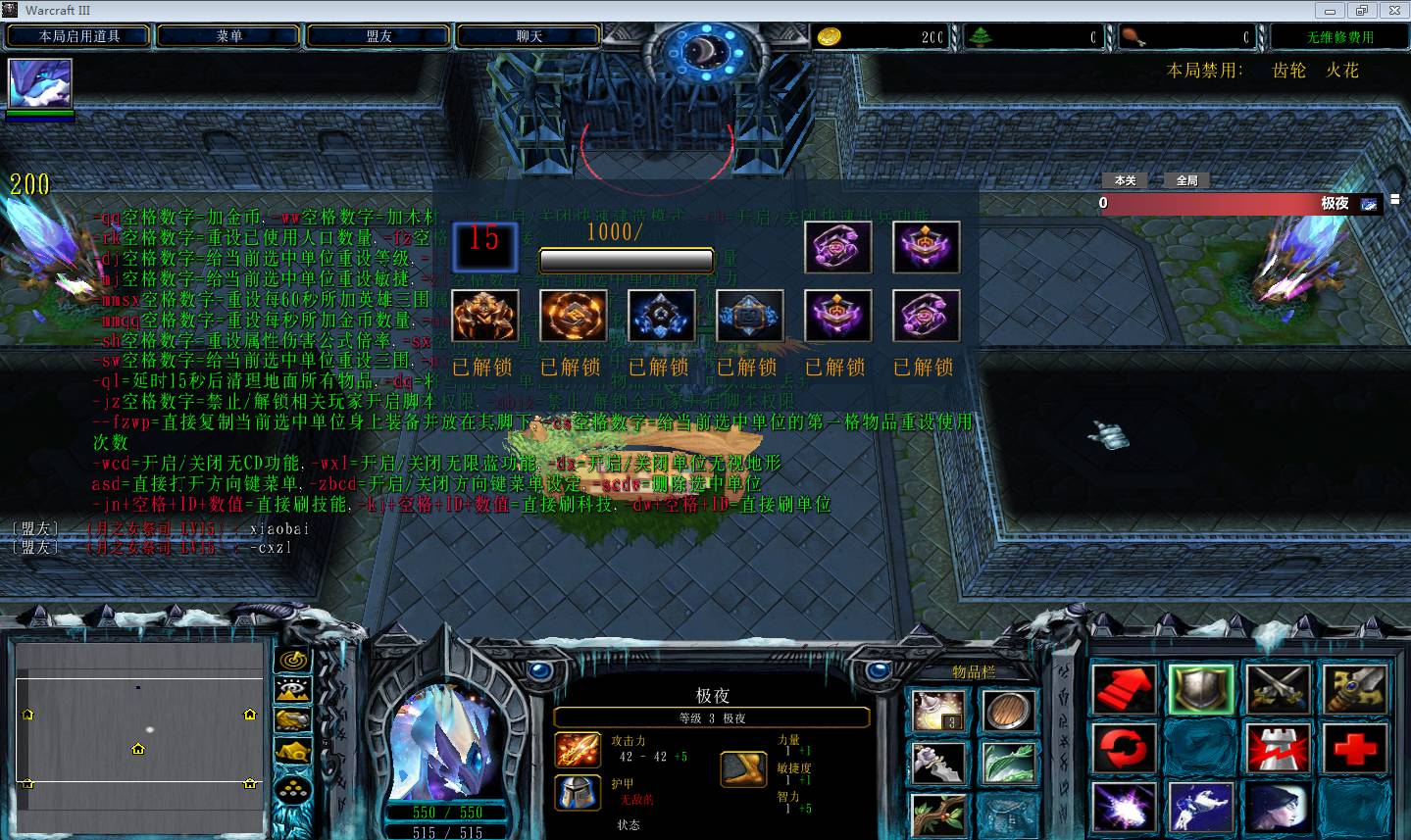Open the 盟友 allies panel

point(378,36)
